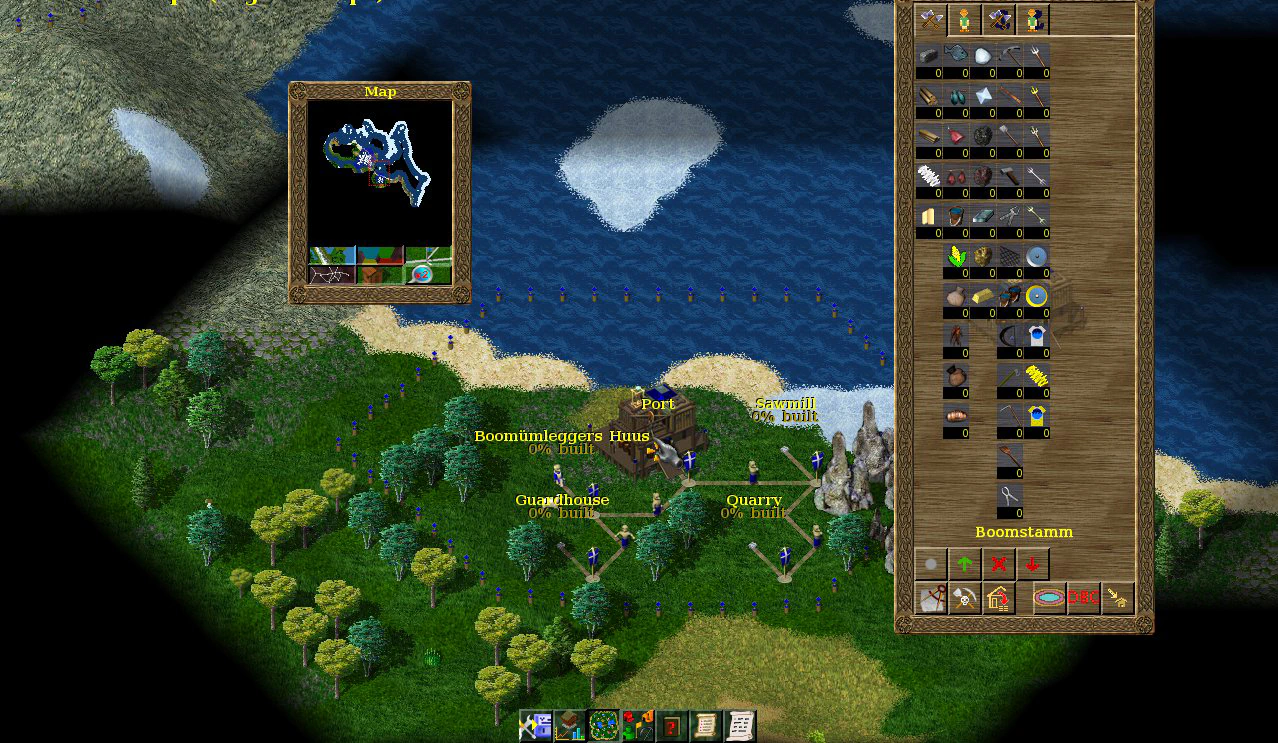Viewport: 1278px width, 743px height.
Task: Open the help button with red question mark
Action: click(672, 726)
